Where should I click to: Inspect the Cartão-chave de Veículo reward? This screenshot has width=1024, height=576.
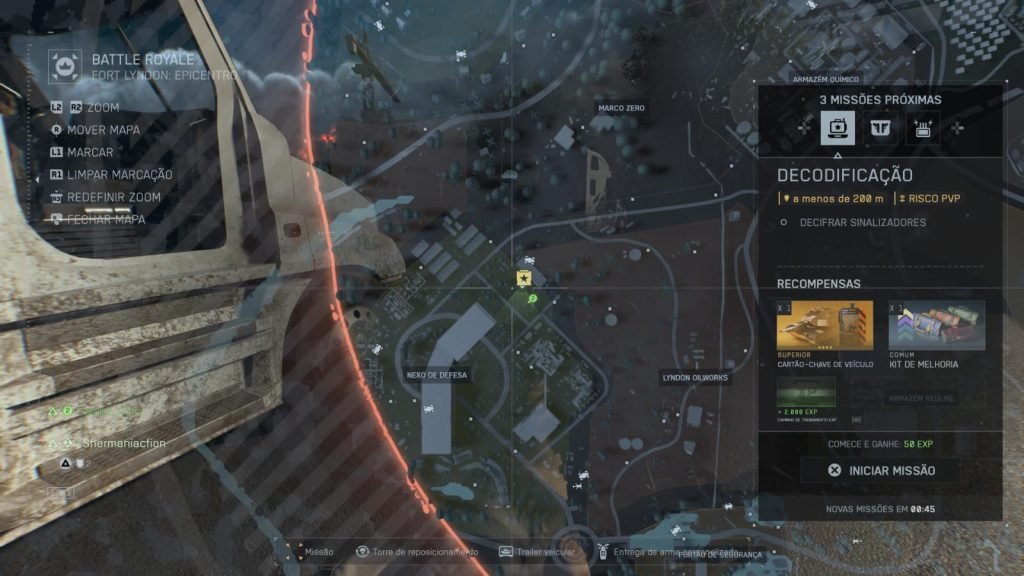coord(824,326)
